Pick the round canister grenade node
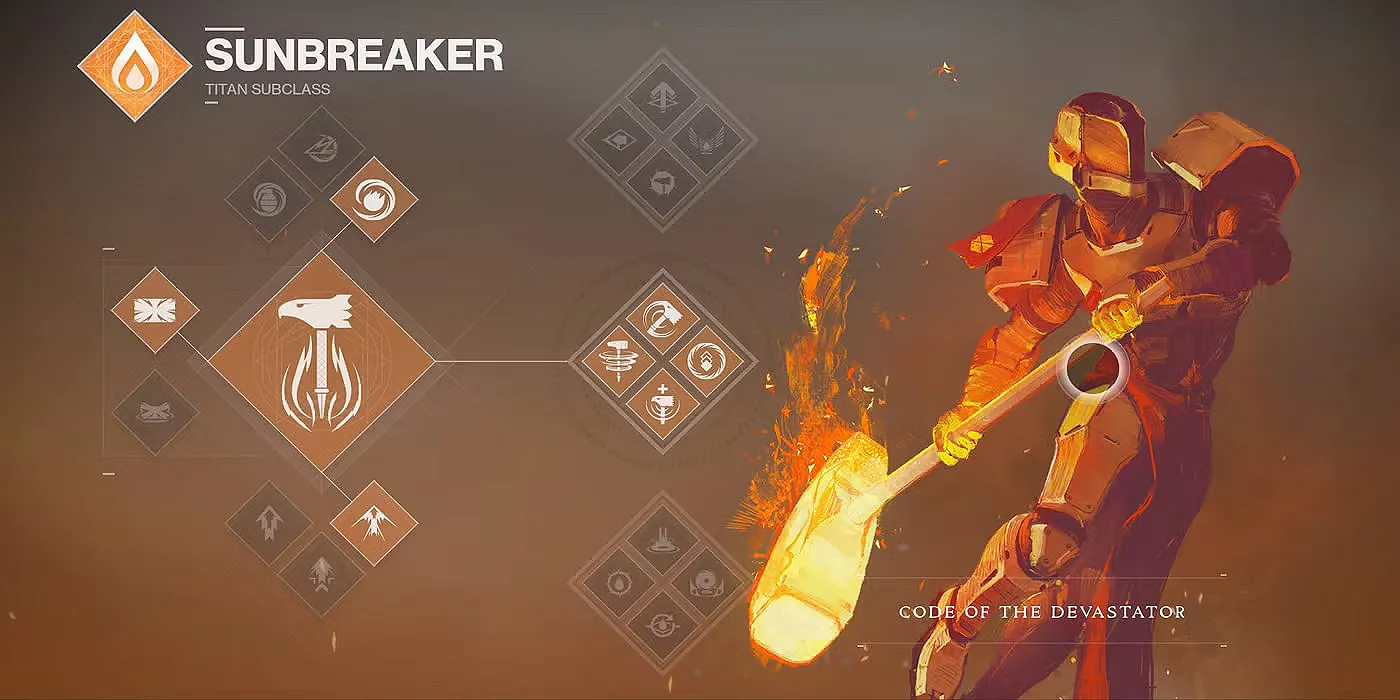The height and width of the screenshot is (700, 1400). (268, 200)
